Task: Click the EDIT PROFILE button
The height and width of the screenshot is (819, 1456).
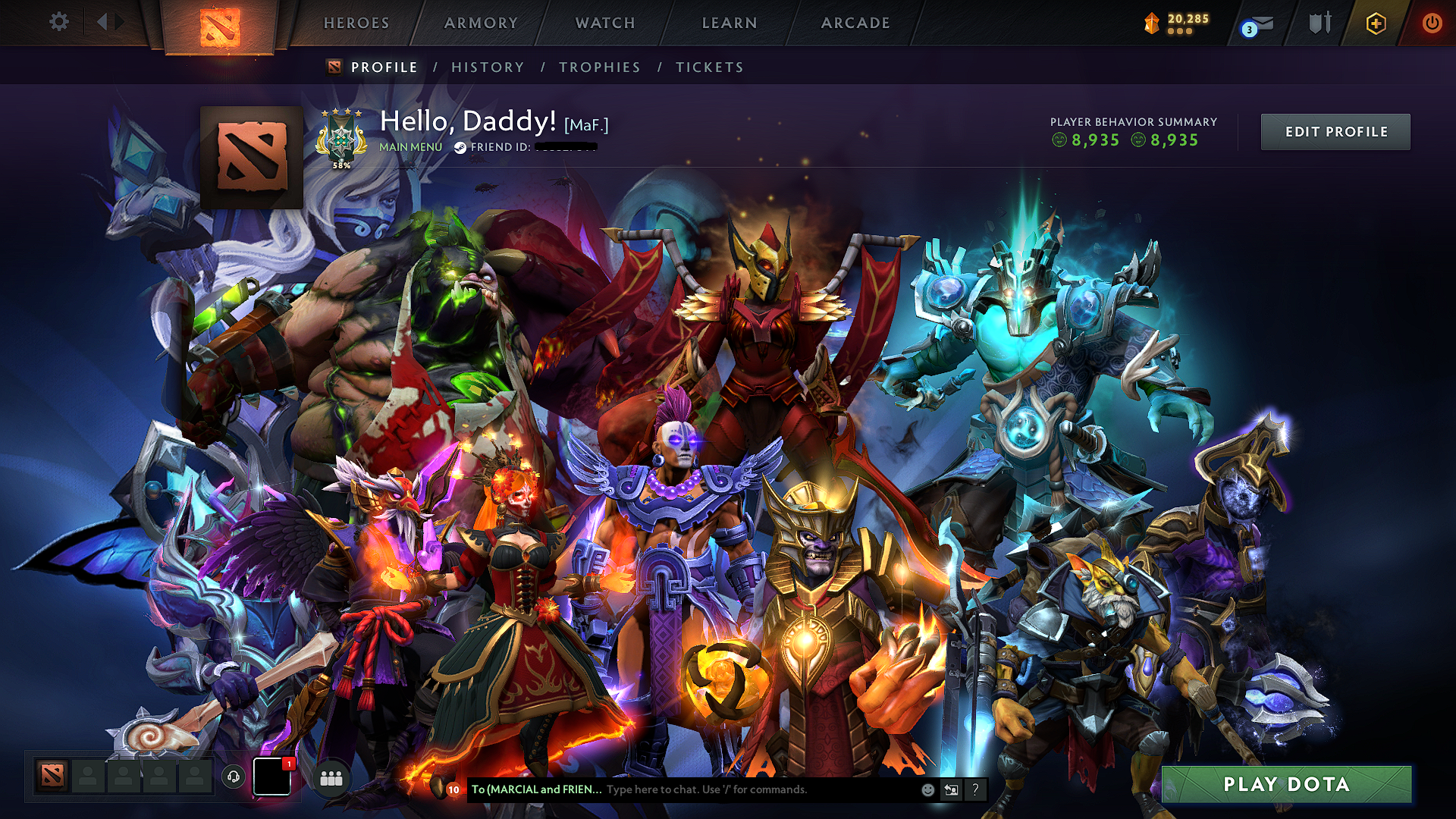Action: click(1335, 131)
